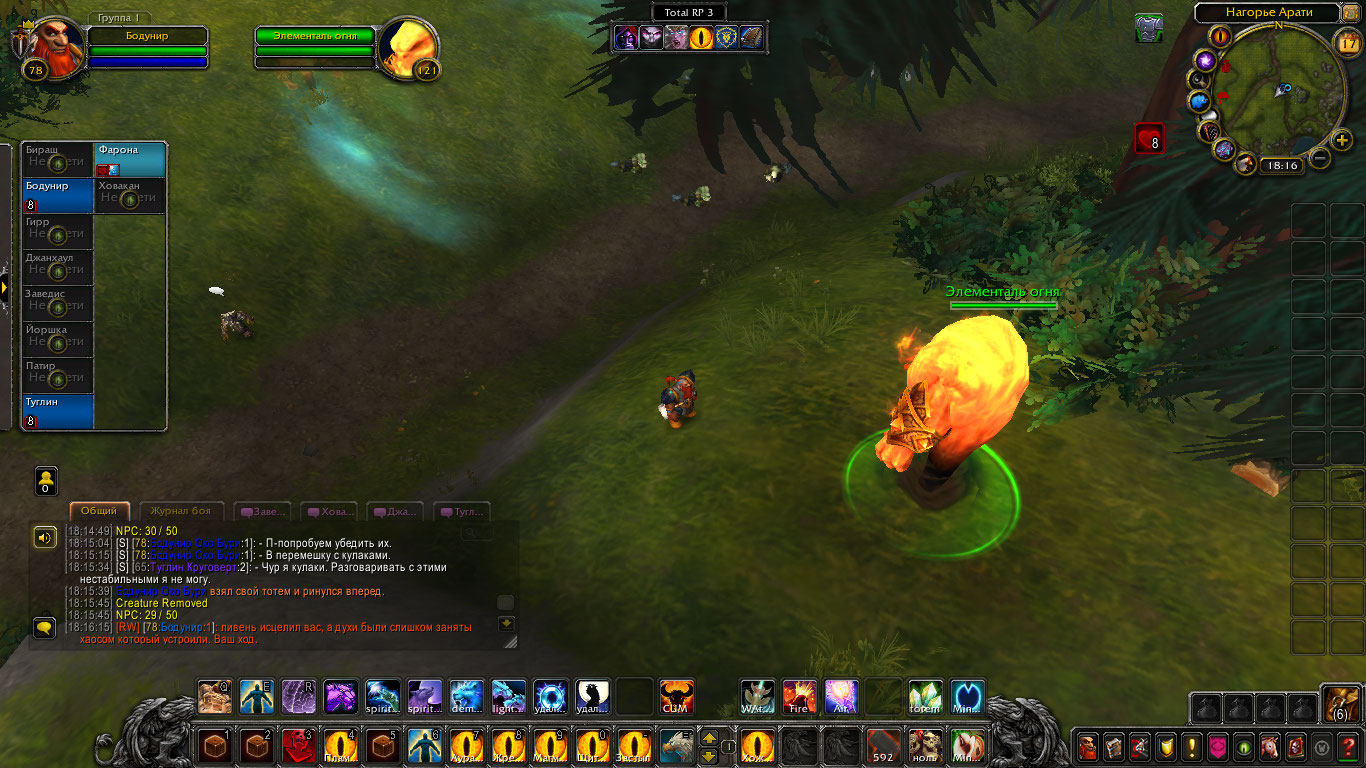Zoom out the minimap with minus button
1366x768 pixels.
[1320, 158]
